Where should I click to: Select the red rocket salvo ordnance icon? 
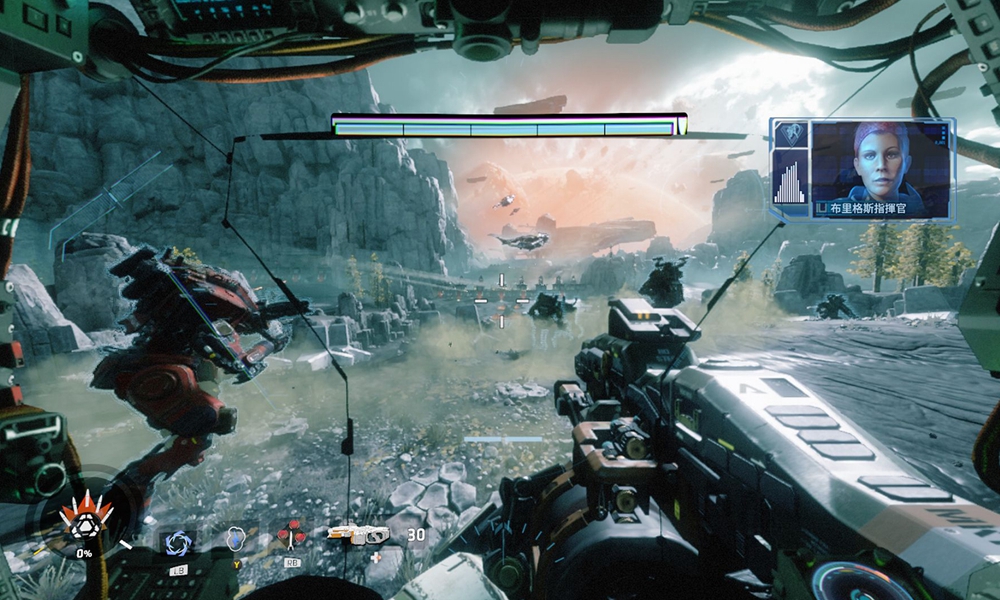pos(292,537)
